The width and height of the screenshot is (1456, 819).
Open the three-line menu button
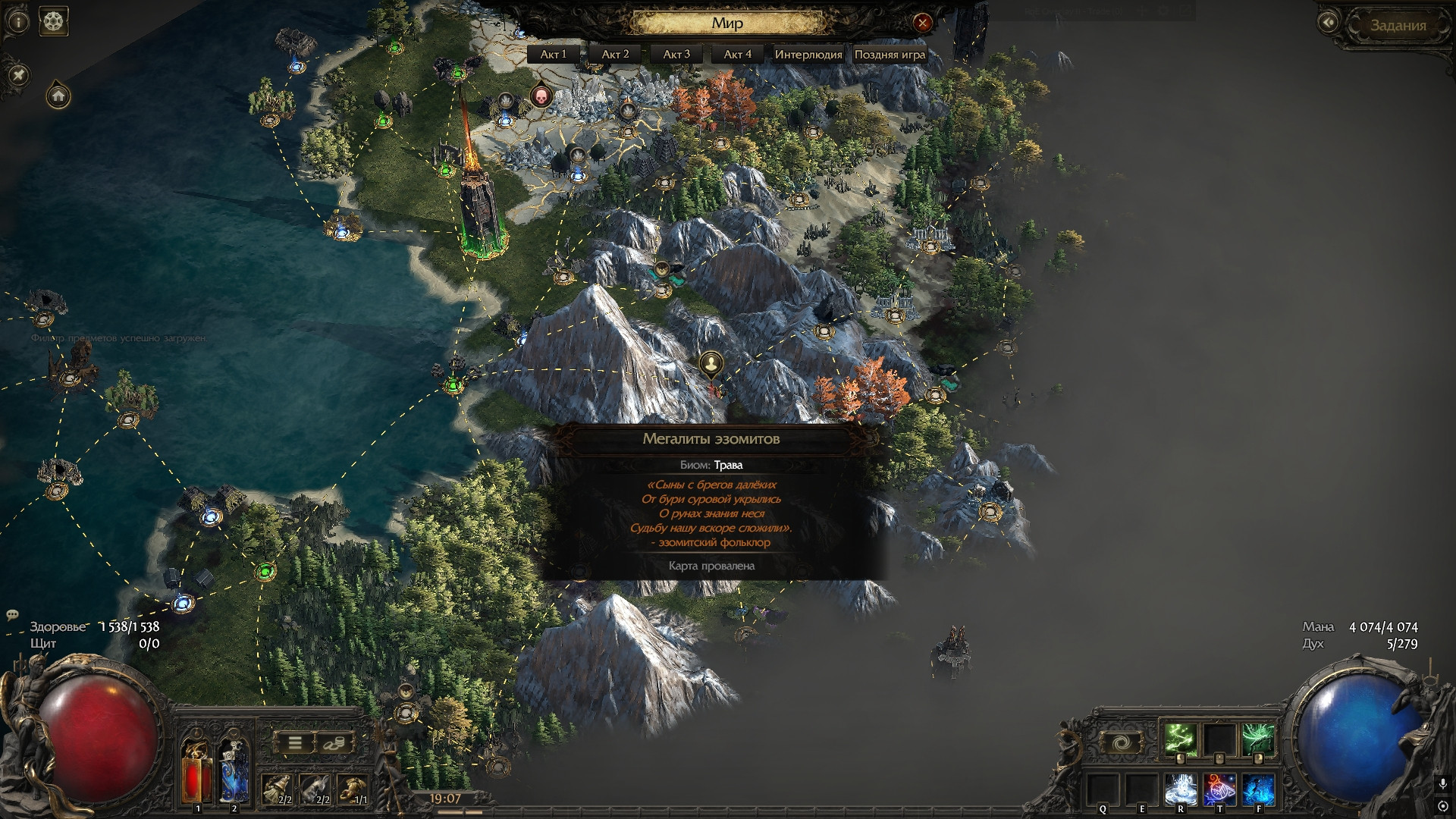(x=294, y=743)
